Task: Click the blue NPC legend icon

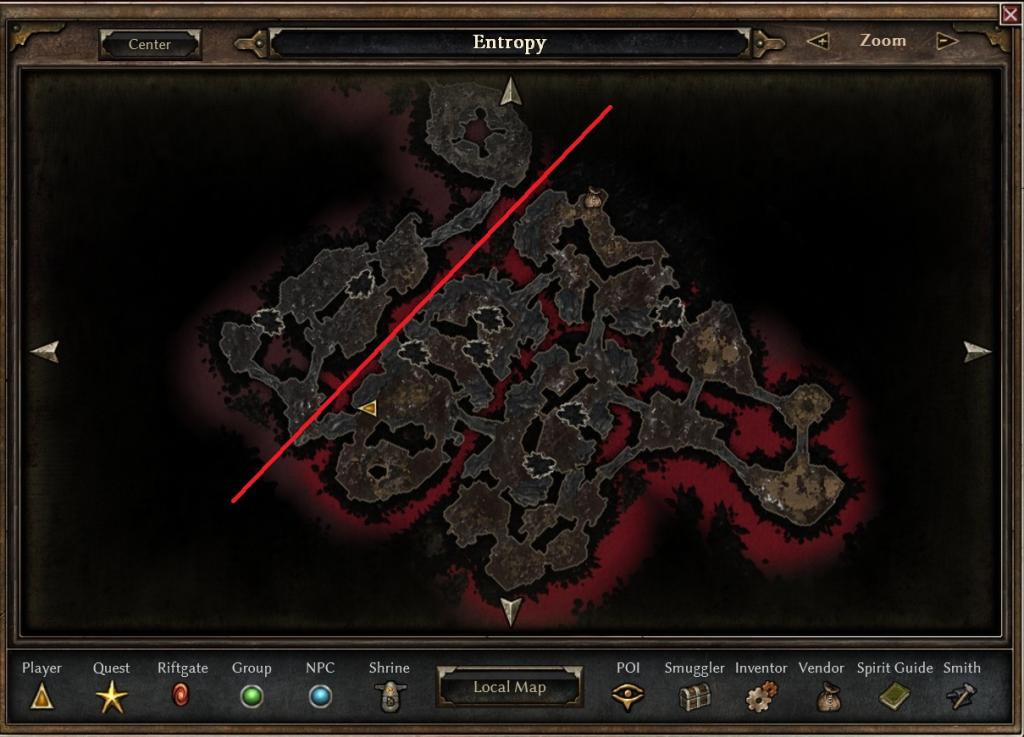Action: pos(320,696)
